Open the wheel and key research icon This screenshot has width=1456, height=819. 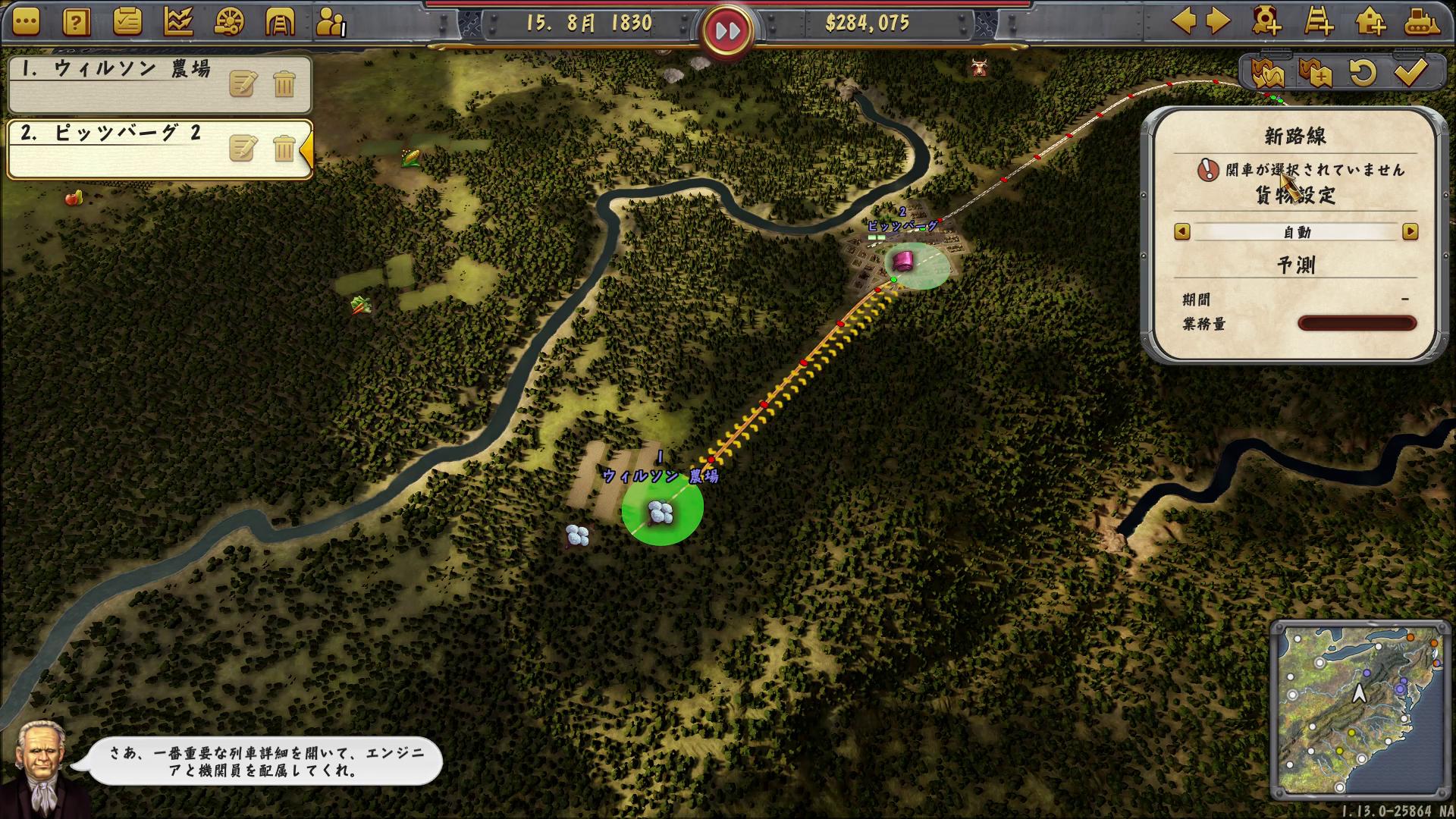pos(229,22)
